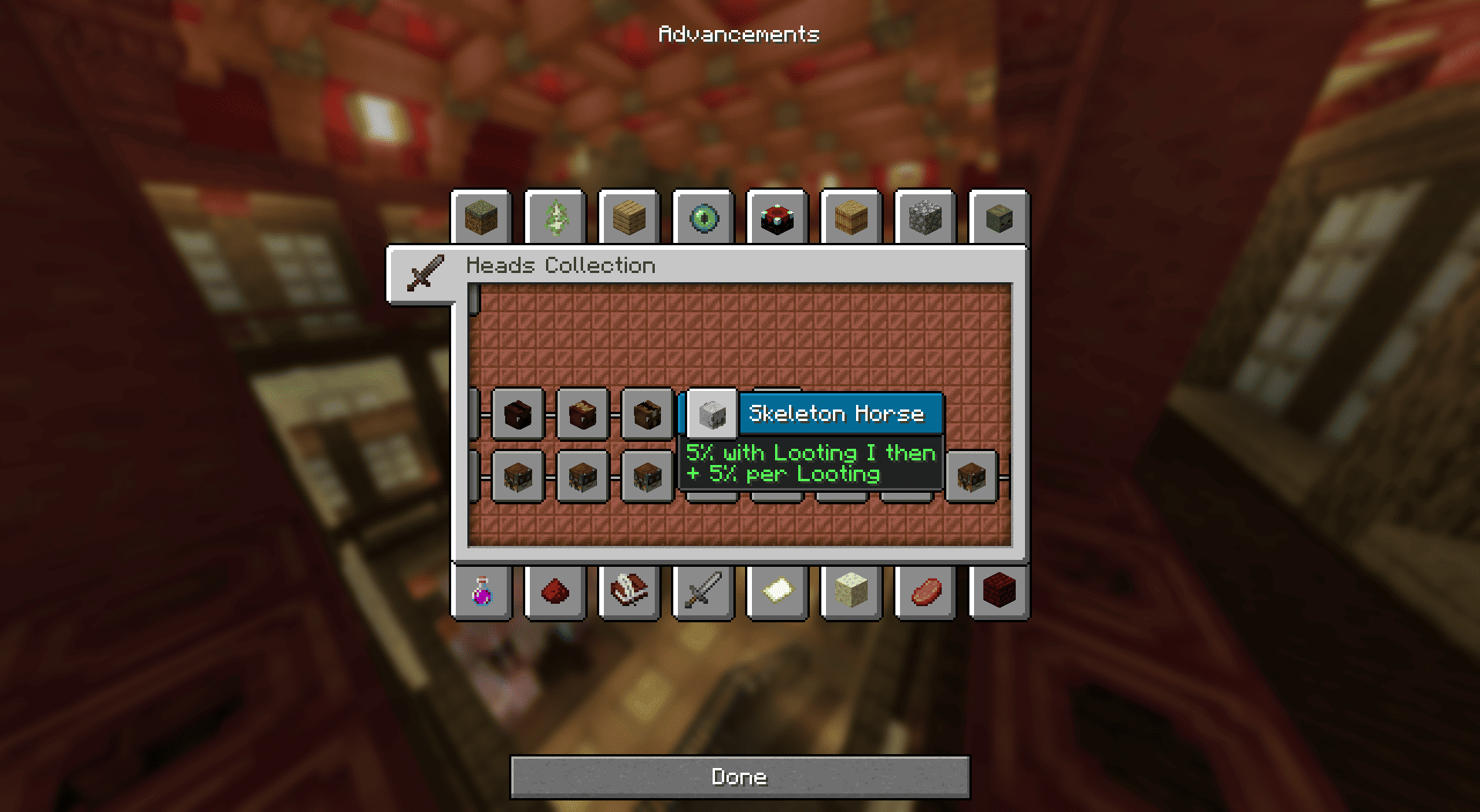Select the Skeleton Horse head advancement
Viewport: 1480px width, 812px height.
pyautogui.click(x=711, y=414)
